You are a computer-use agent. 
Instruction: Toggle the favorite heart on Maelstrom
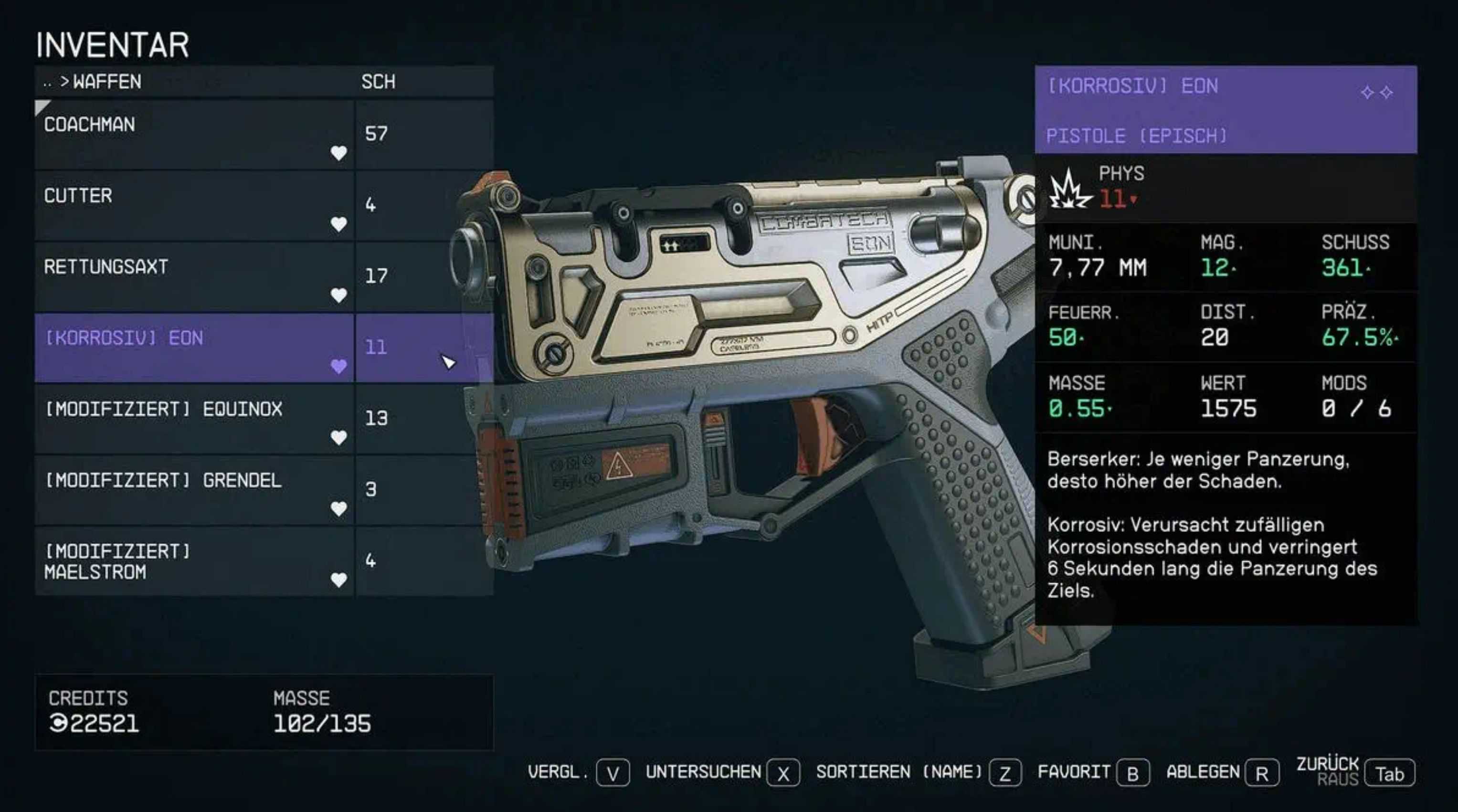[x=338, y=580]
